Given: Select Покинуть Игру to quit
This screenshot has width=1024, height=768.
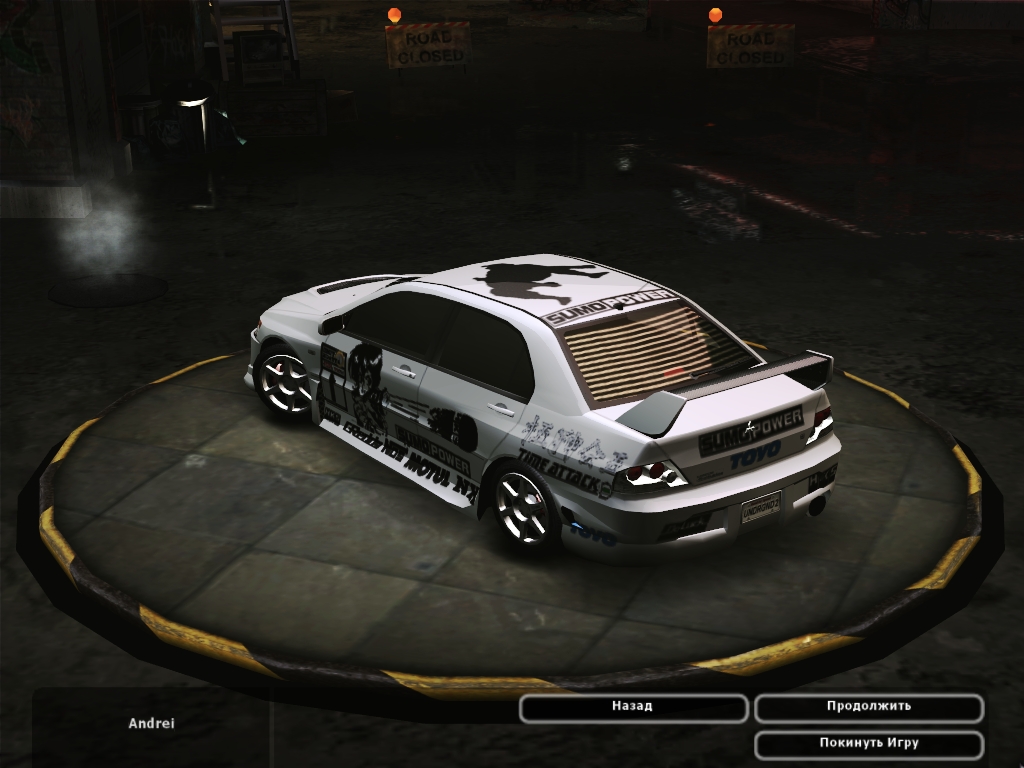Looking at the screenshot, I should click(x=868, y=744).
